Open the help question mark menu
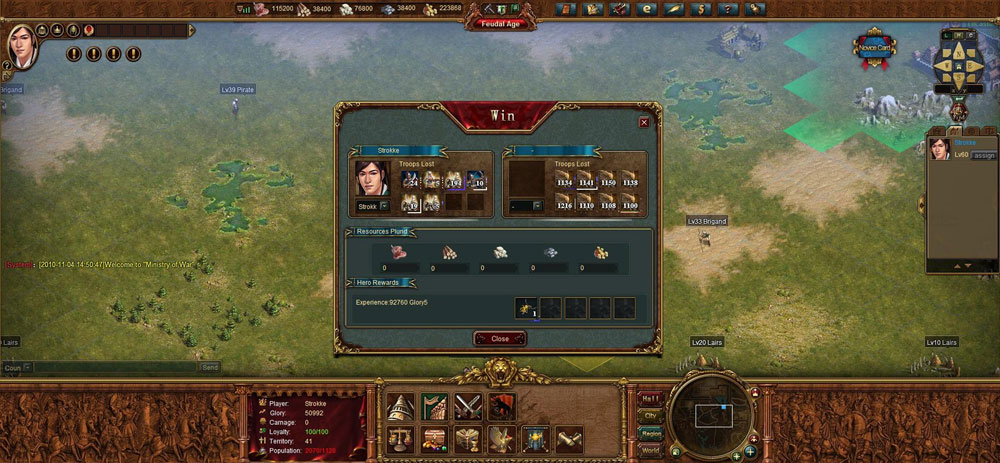This screenshot has height=463, width=1000. 726,9
